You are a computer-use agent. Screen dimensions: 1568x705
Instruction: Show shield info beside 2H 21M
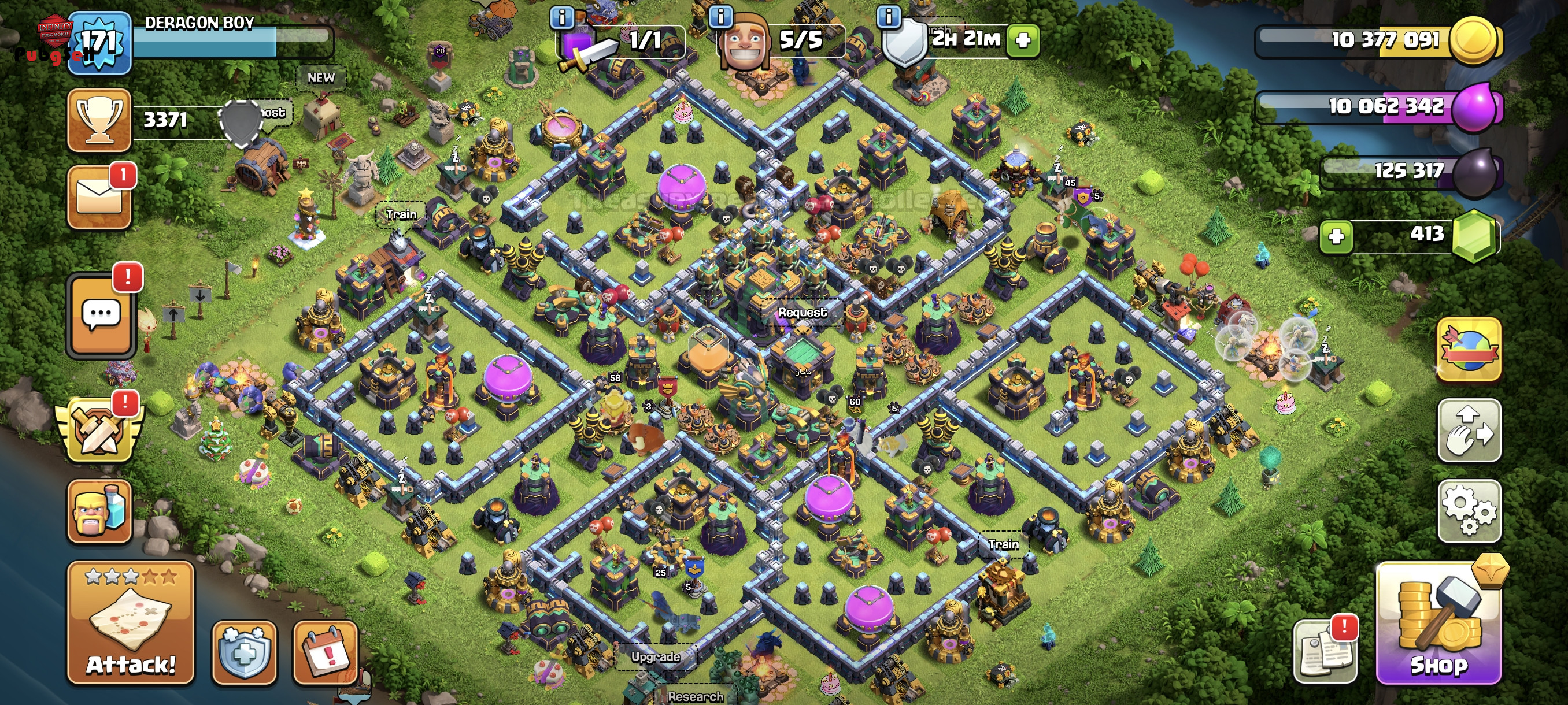[889, 16]
